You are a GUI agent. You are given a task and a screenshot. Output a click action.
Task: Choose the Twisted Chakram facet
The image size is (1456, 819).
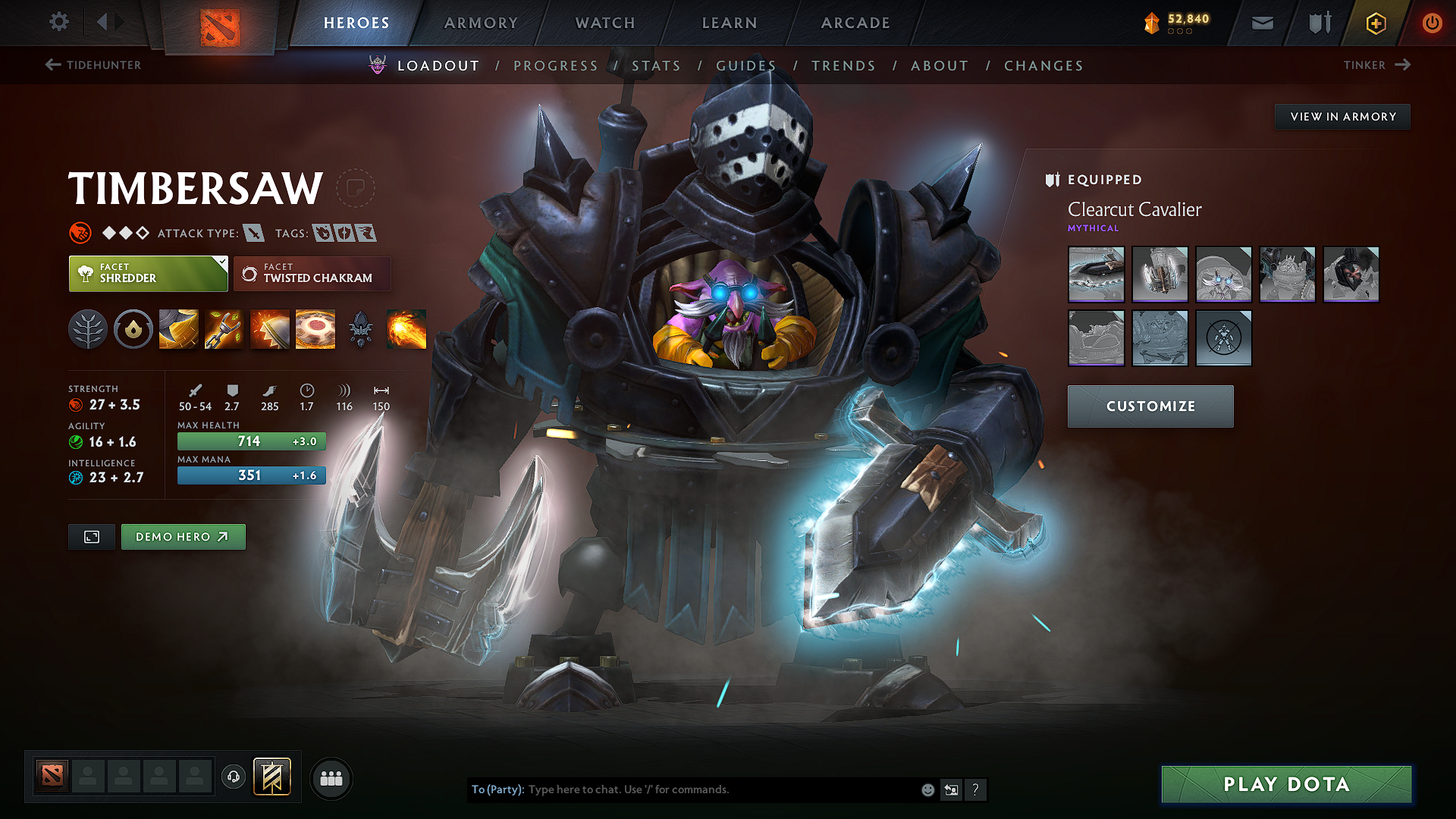point(312,274)
